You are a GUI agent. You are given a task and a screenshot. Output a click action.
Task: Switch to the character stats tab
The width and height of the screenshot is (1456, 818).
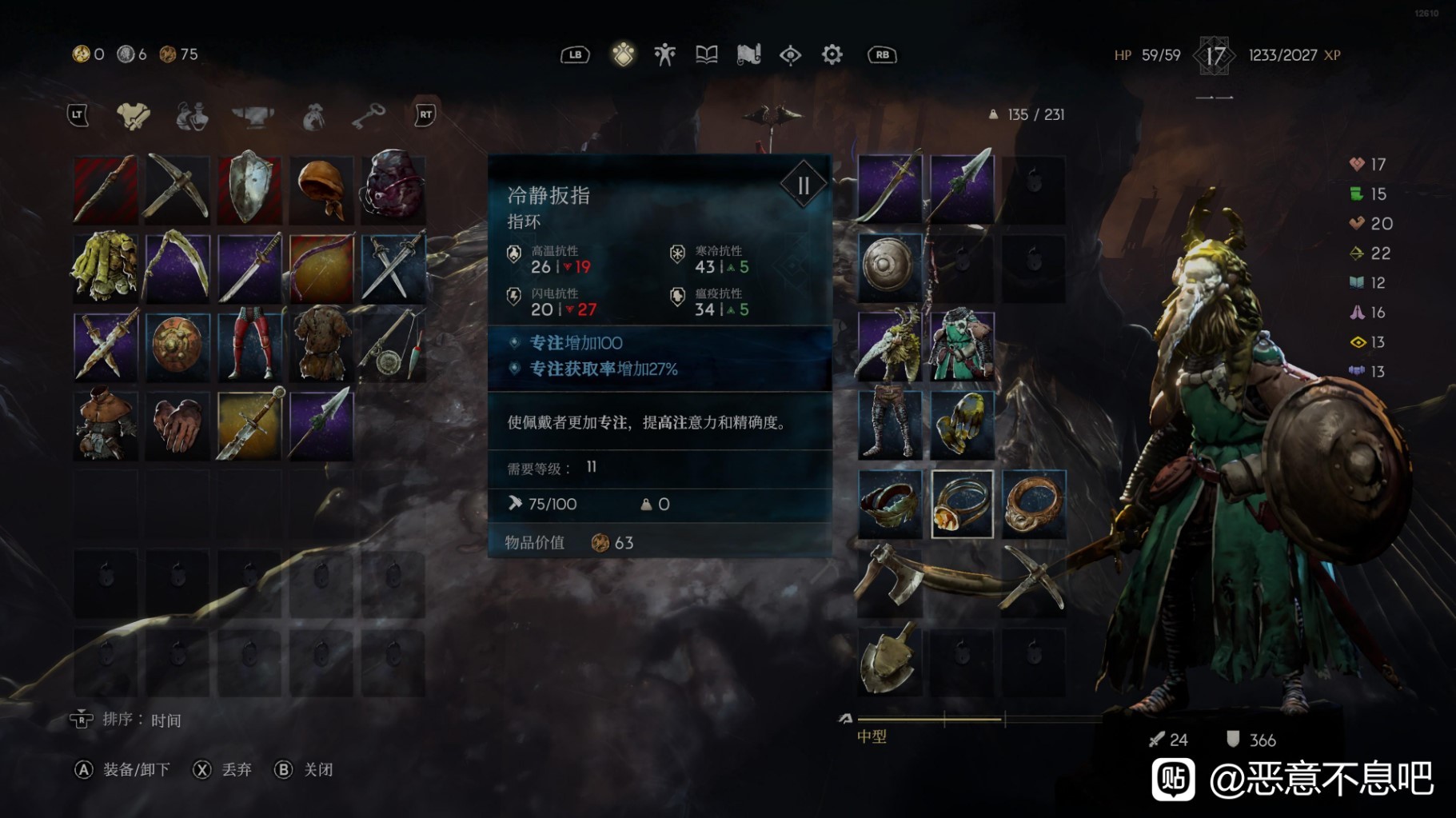pos(664,54)
